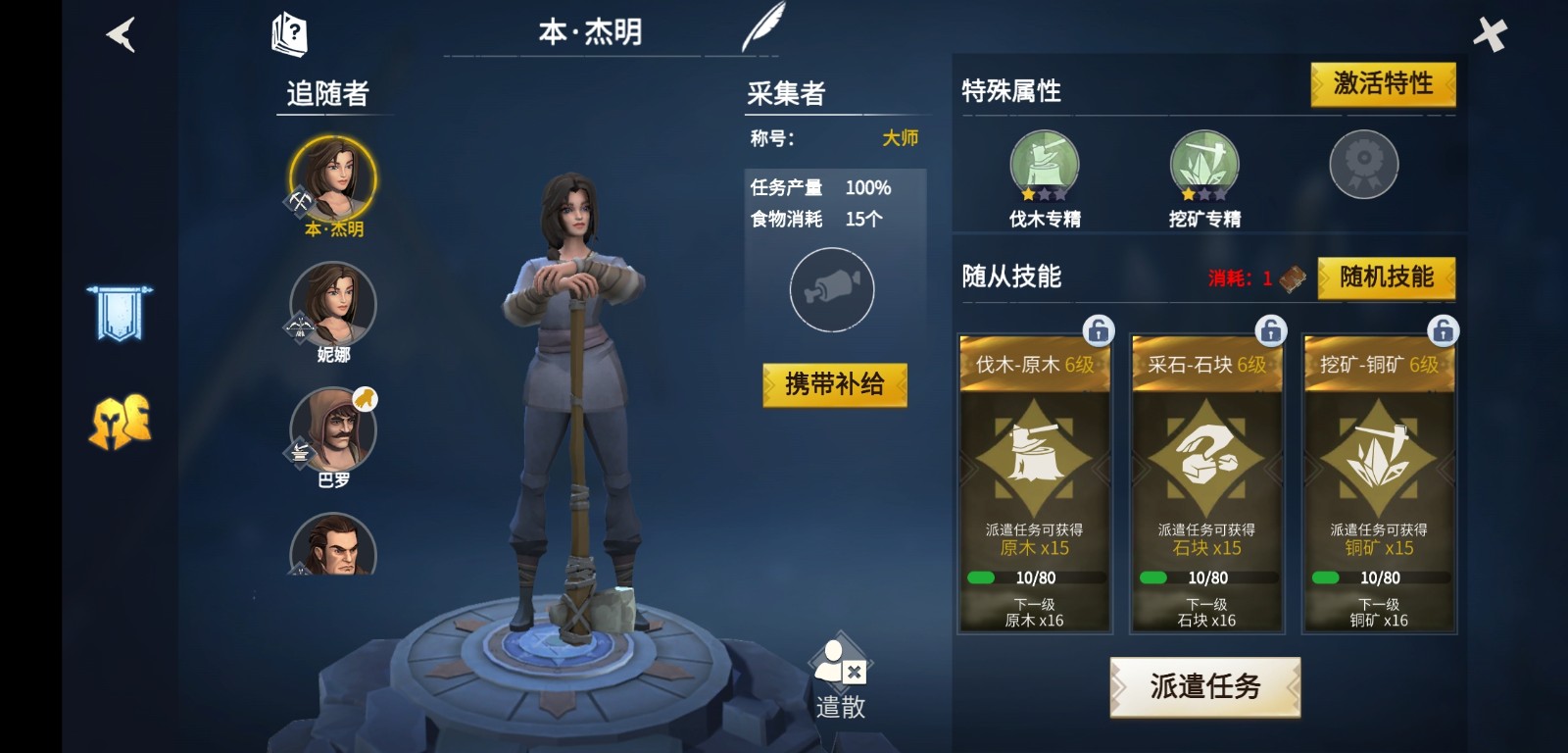The image size is (1568, 753).
Task: Select the locked empty trait slot
Action: [1363, 165]
